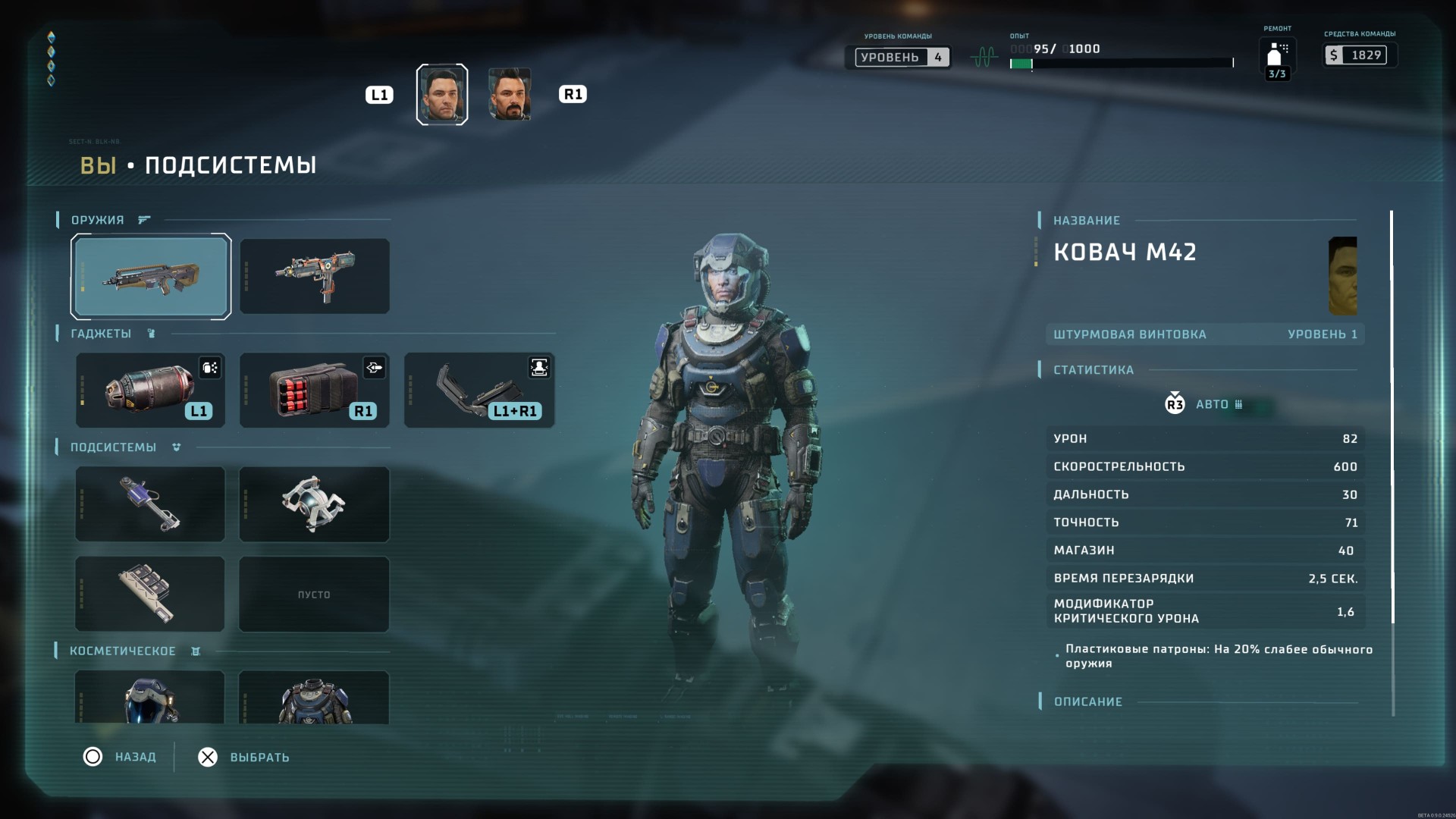This screenshot has width=1456, height=819.
Task: Expand the ОПИСАНИЕ section
Action: [1087, 701]
